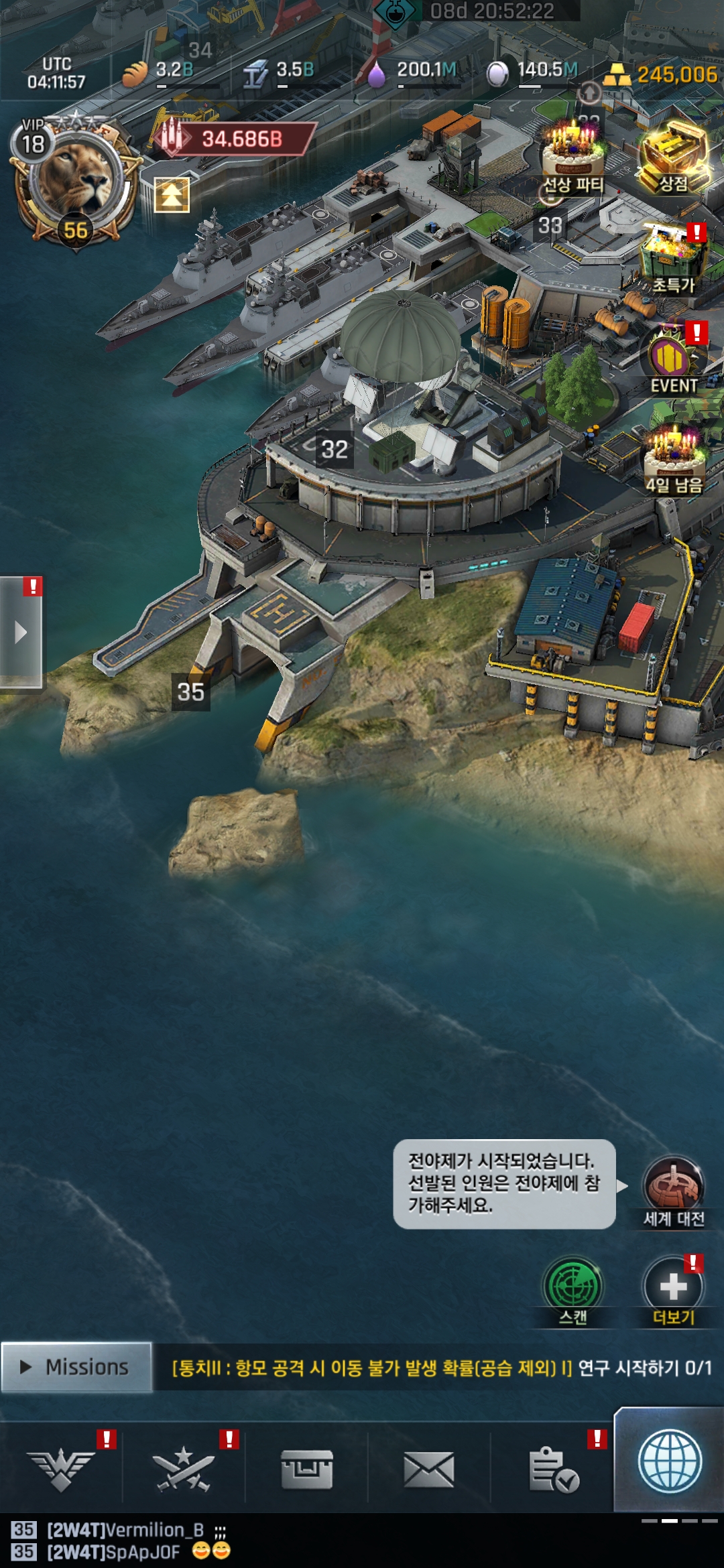Expand the Missions panel
Viewport: 724px width, 1568px height.
point(76,1367)
